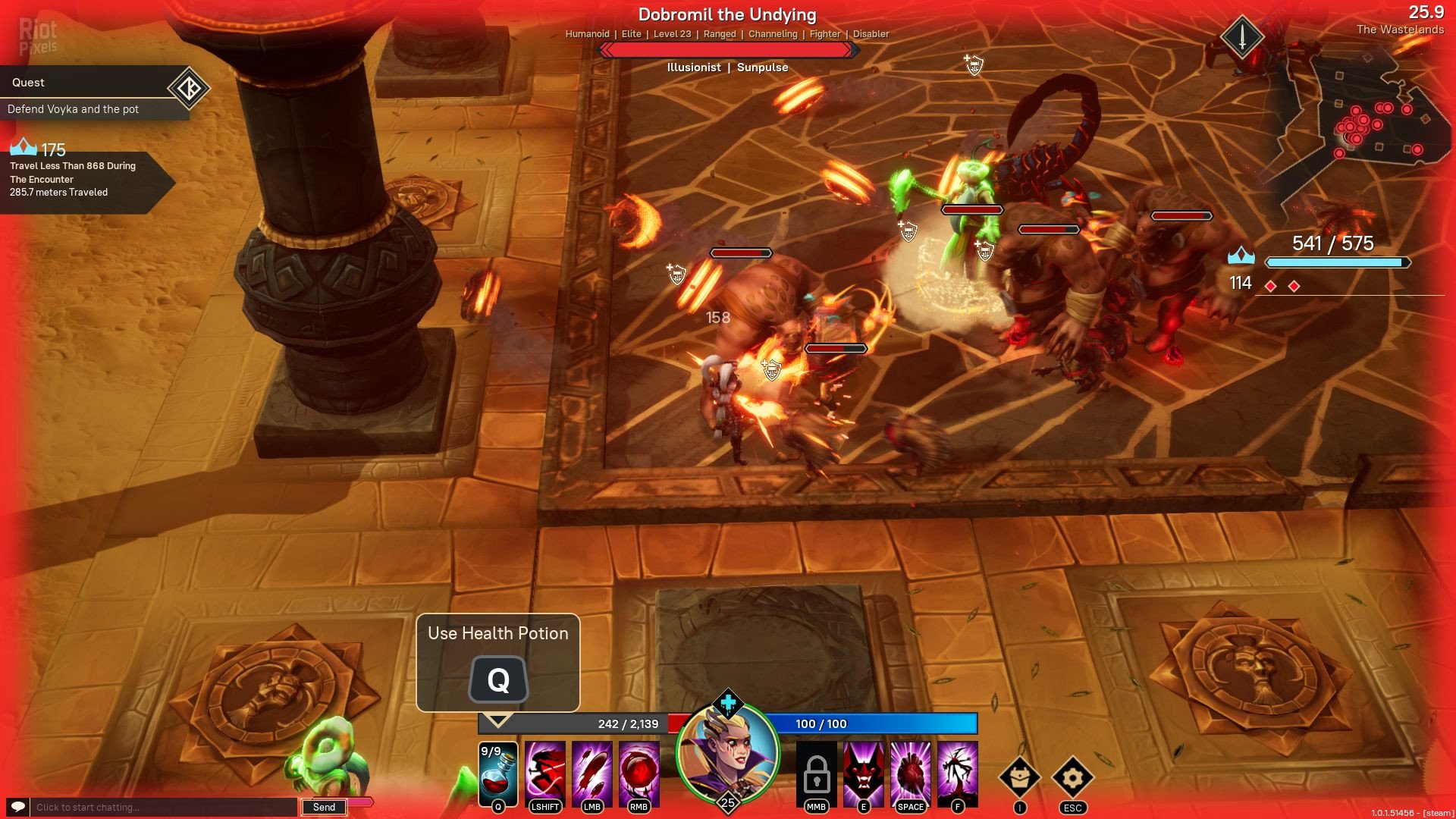Click the character portrait
The width and height of the screenshot is (1456, 819).
coord(728,753)
